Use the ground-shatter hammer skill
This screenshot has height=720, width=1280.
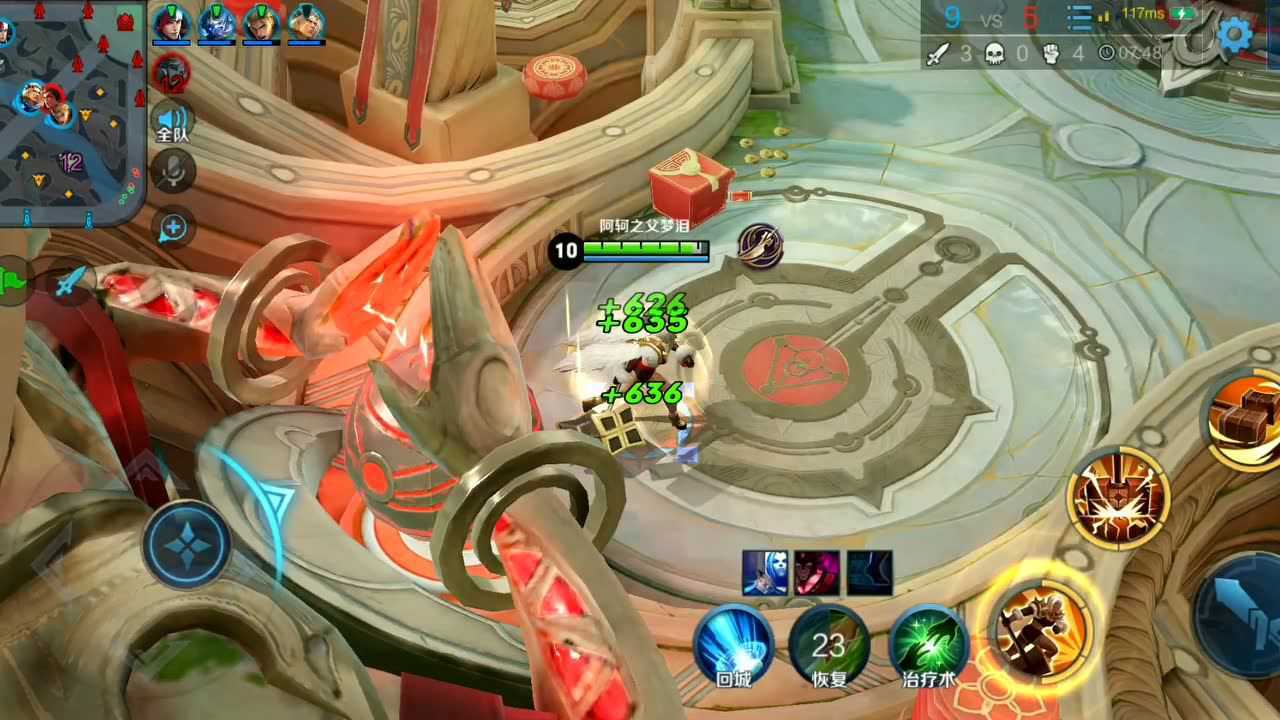pos(1117,498)
